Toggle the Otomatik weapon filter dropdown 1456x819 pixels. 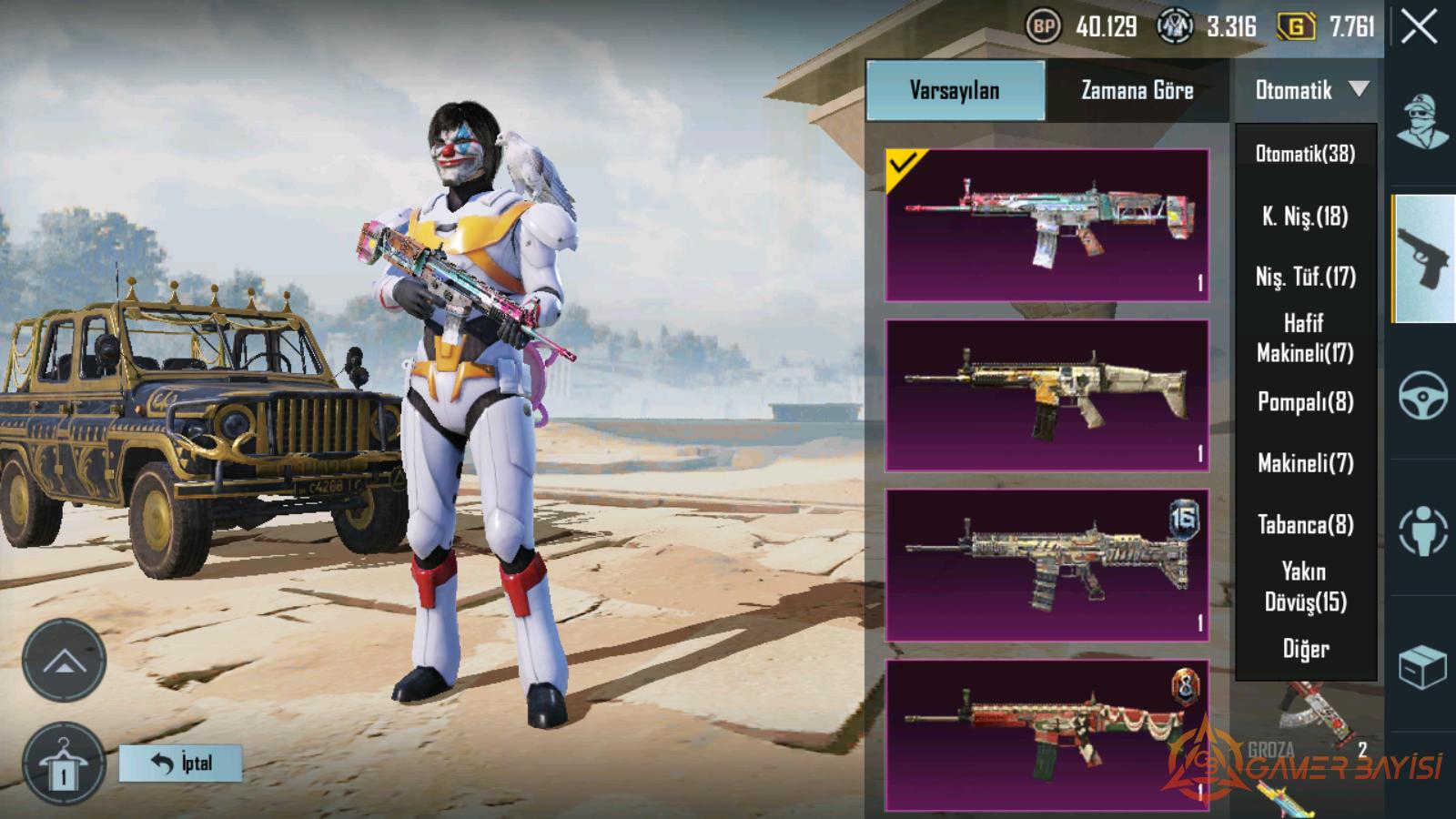(x=1309, y=90)
